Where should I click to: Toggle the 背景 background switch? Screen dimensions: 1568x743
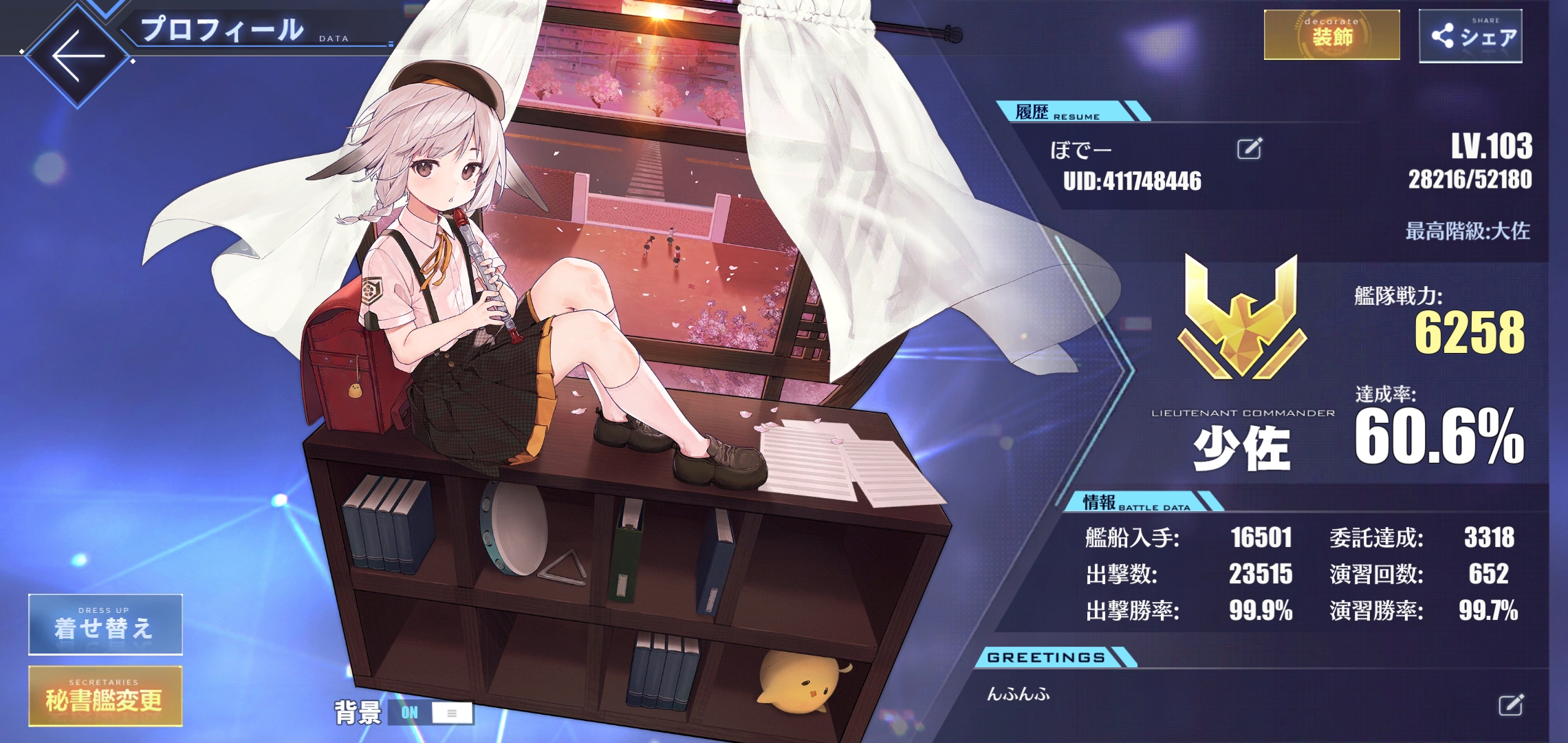[431, 713]
